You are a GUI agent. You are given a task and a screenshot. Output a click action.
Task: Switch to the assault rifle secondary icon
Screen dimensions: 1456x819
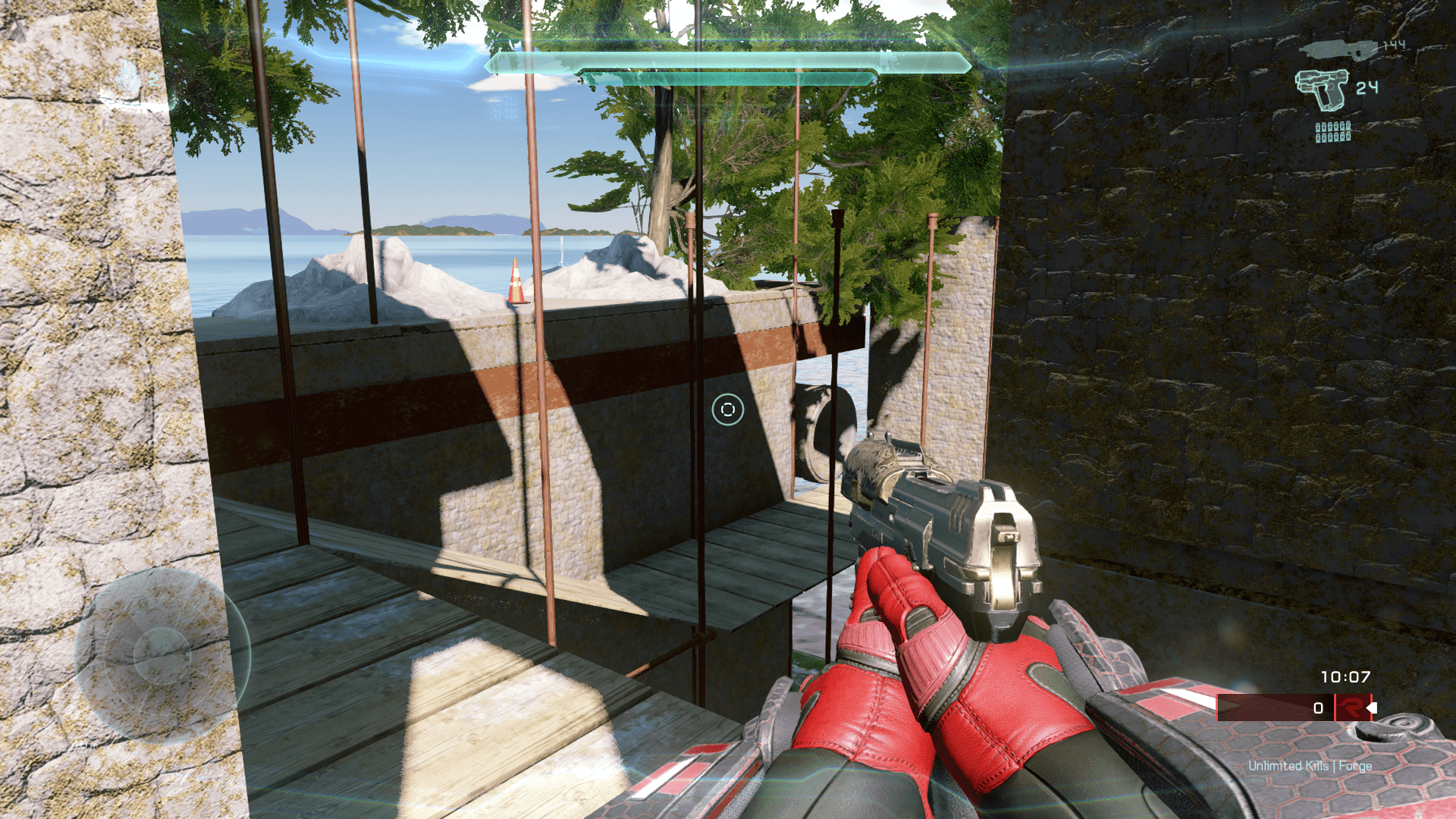(x=1338, y=50)
